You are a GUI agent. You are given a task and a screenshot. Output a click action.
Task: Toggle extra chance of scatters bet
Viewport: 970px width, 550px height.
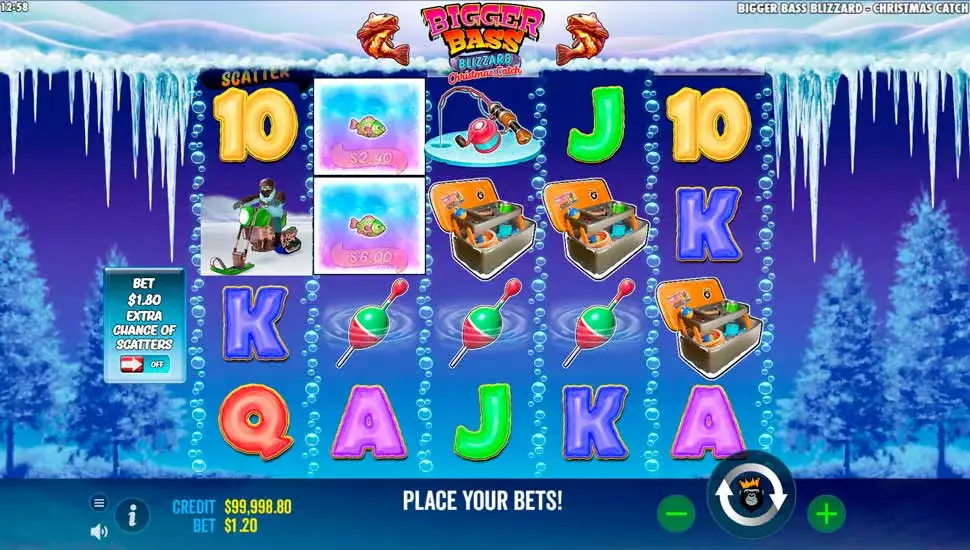tap(144, 364)
